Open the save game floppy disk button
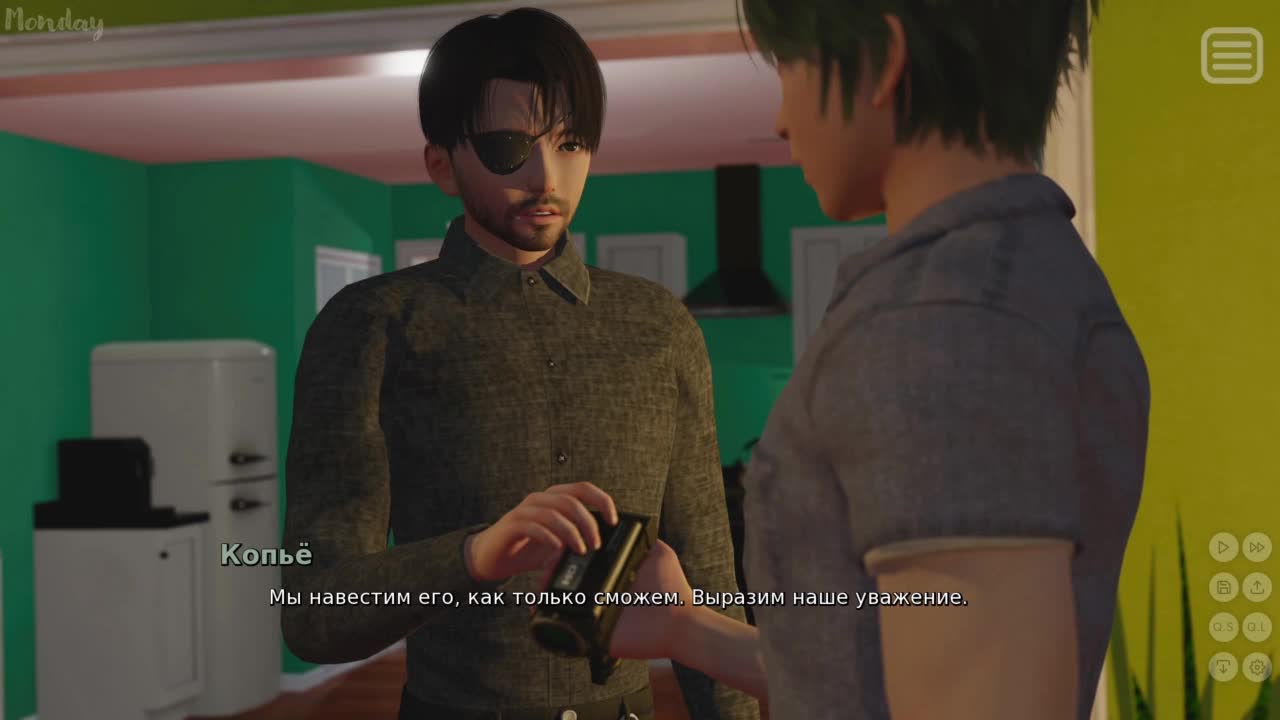 coord(1223,587)
